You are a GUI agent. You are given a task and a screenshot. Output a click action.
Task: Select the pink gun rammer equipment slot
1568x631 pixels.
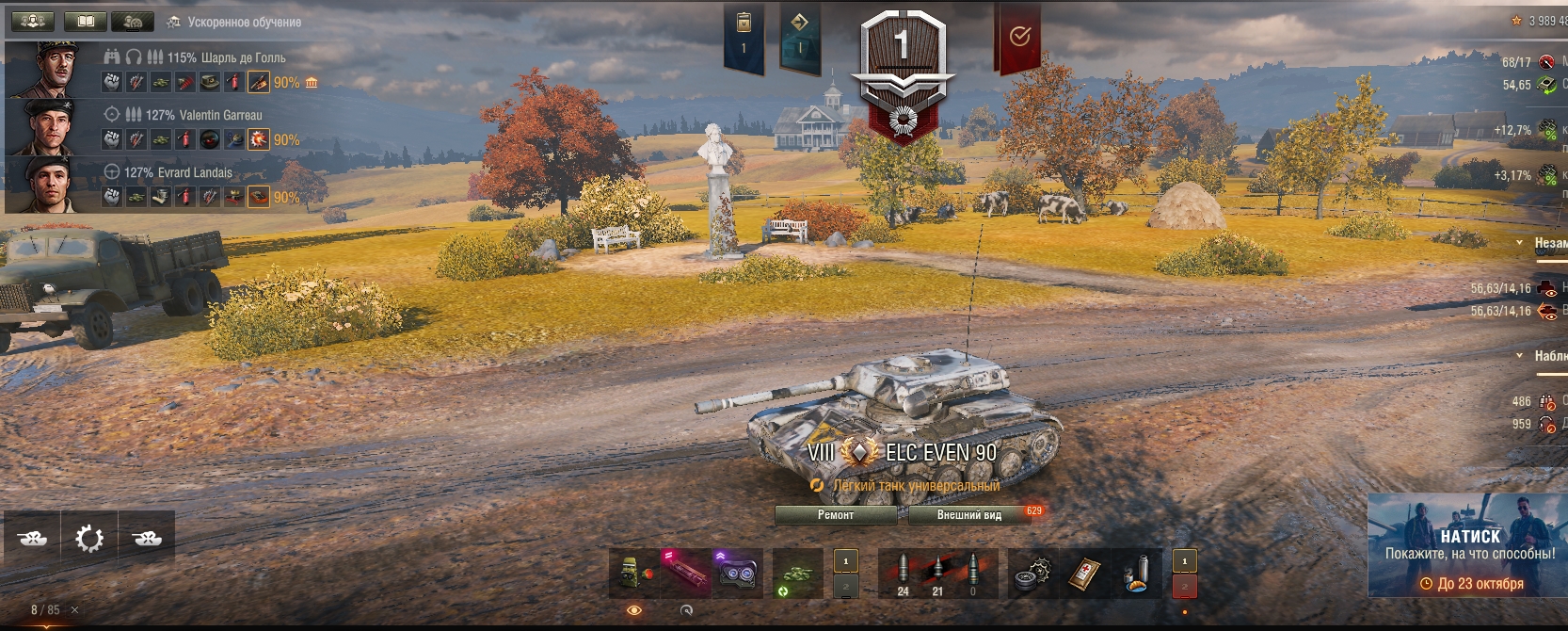coord(684,573)
